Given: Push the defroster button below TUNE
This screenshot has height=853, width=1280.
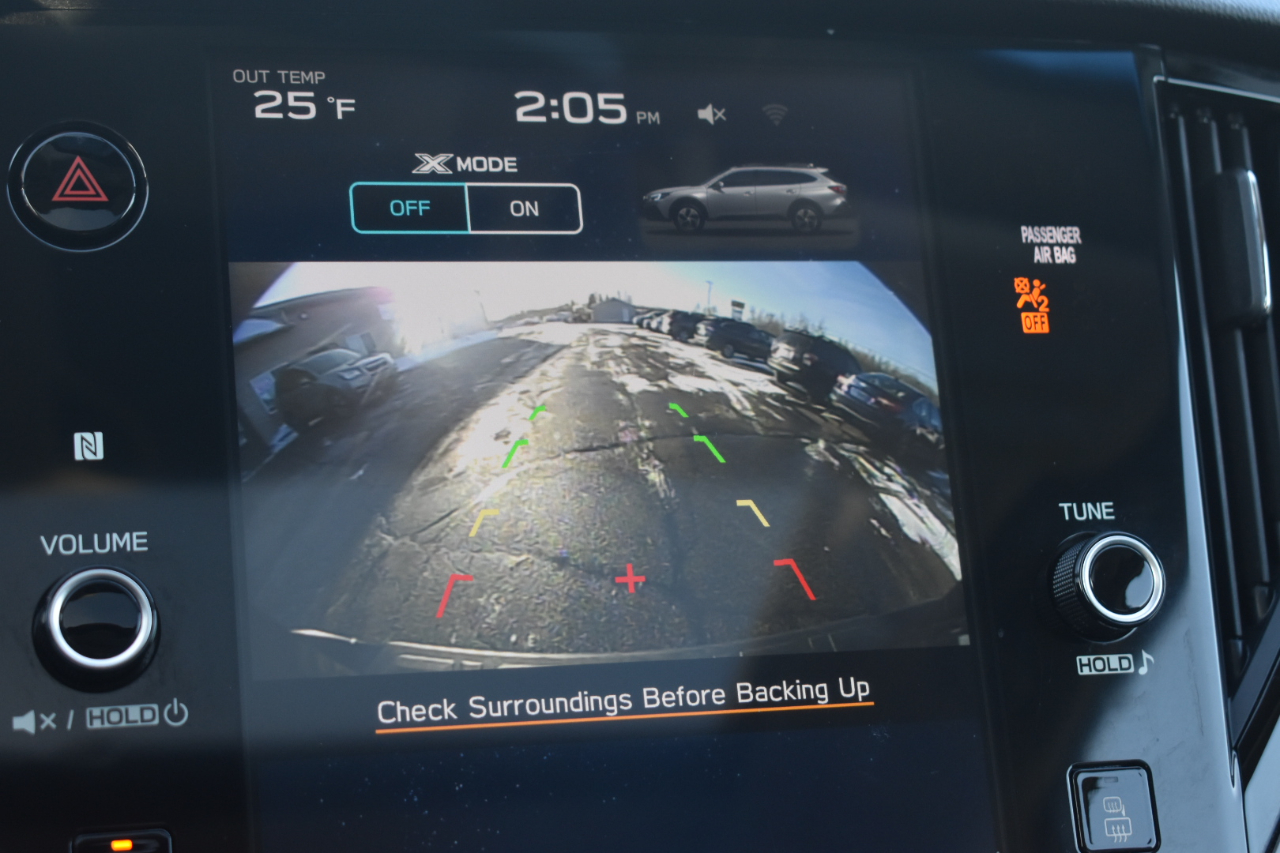Looking at the screenshot, I should [1114, 808].
